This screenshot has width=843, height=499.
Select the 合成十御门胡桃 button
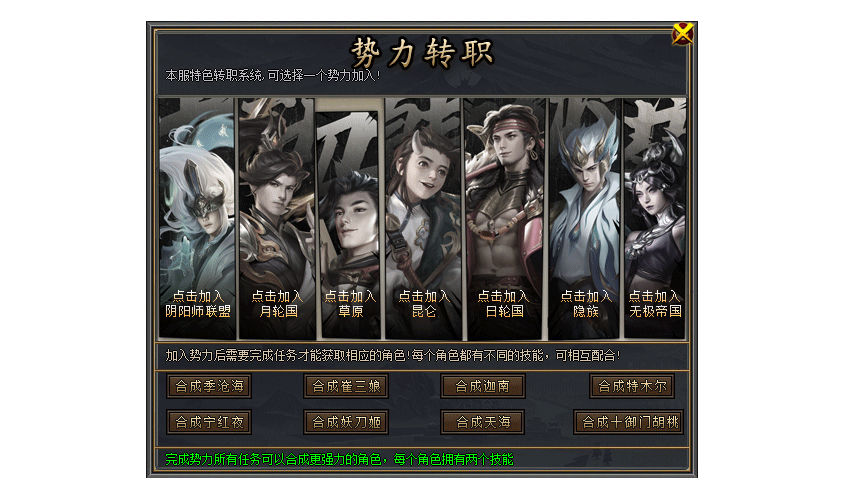pos(628,422)
